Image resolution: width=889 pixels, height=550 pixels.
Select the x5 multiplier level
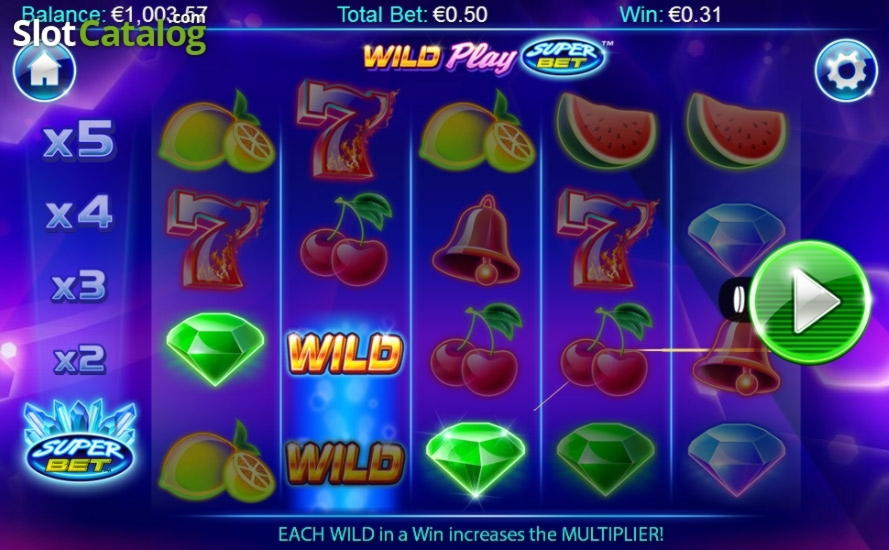tap(80, 142)
